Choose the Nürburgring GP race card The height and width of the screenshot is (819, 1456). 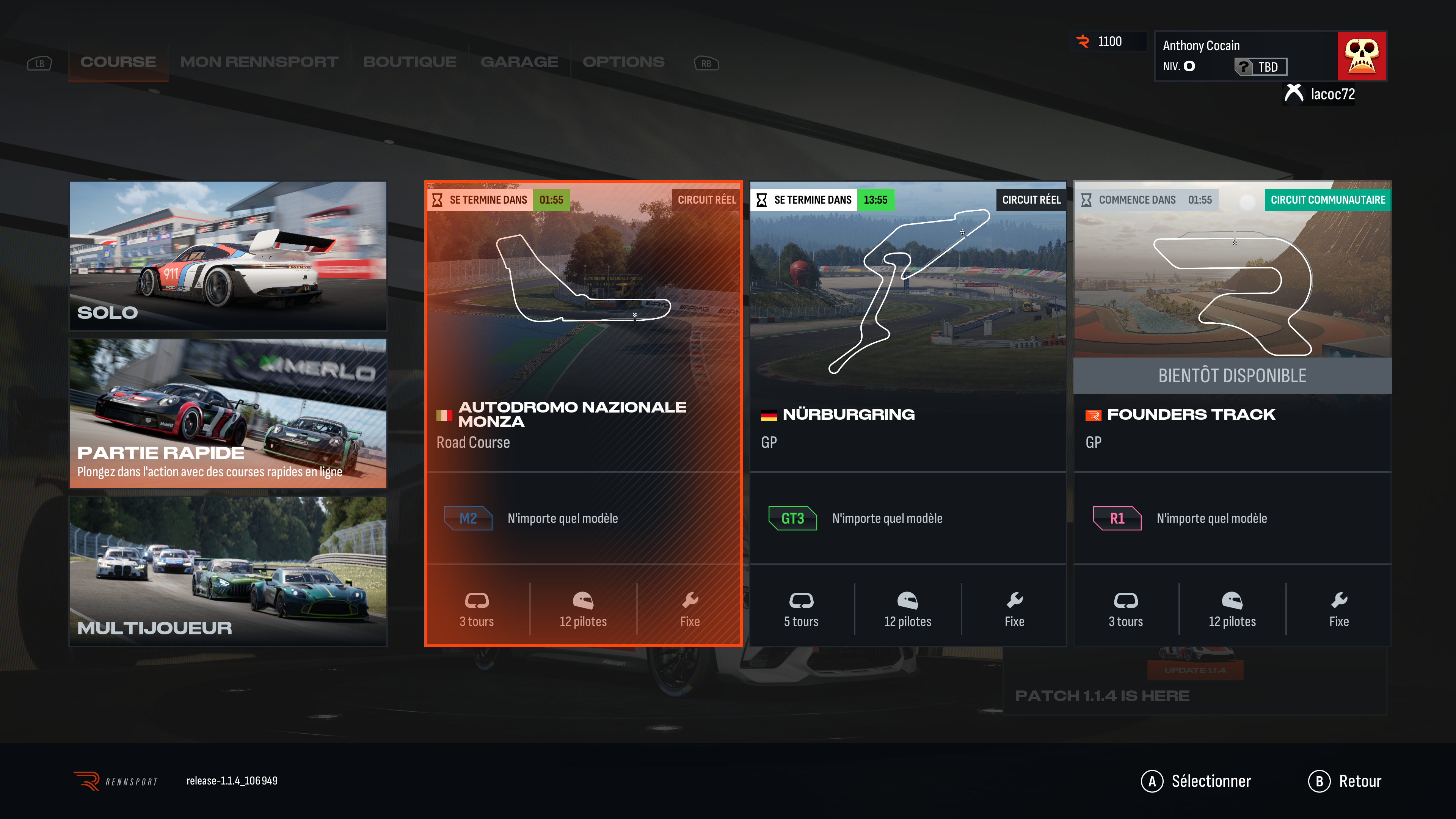point(907,413)
